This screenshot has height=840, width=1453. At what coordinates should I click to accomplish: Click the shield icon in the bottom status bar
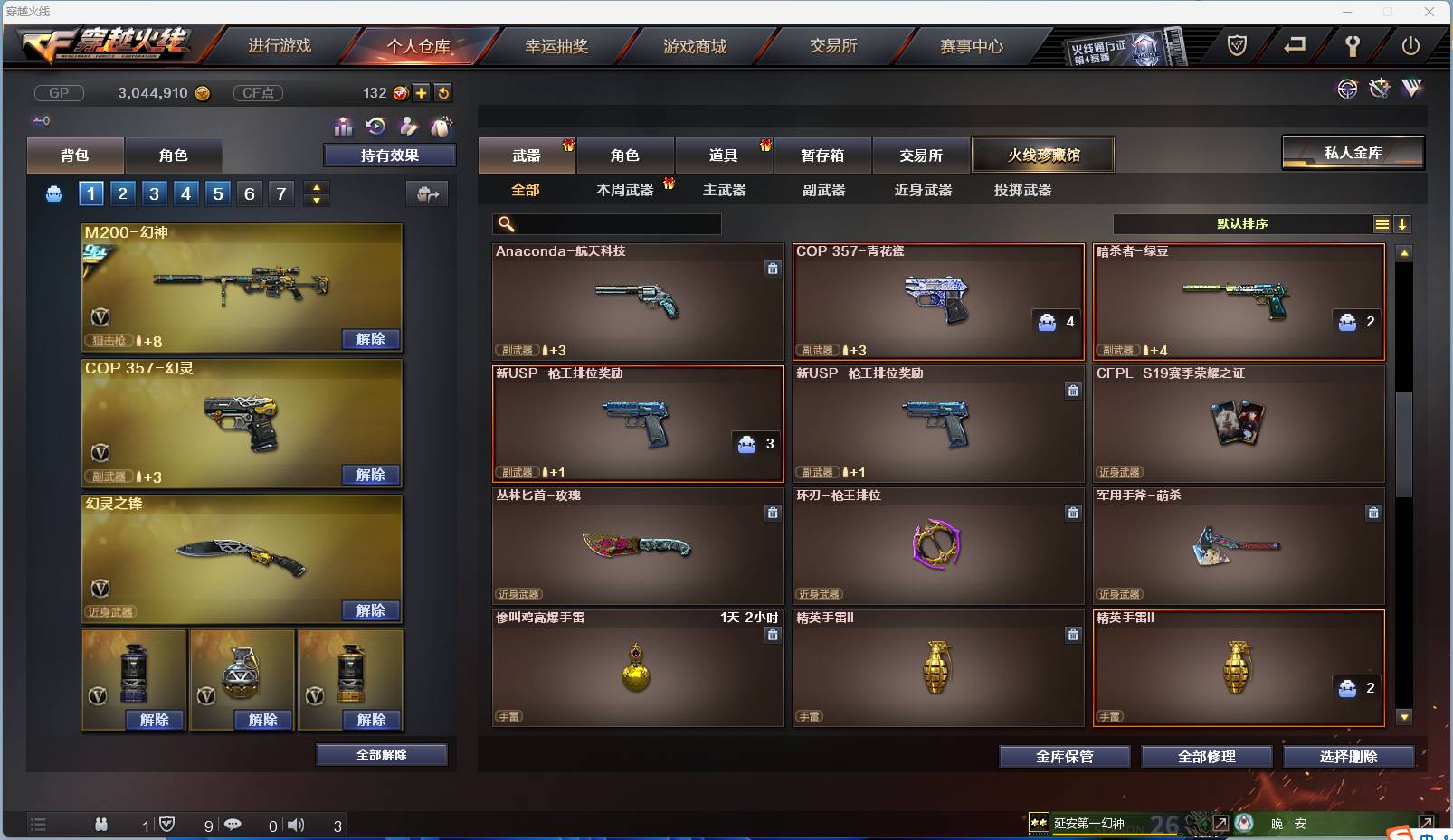click(167, 824)
